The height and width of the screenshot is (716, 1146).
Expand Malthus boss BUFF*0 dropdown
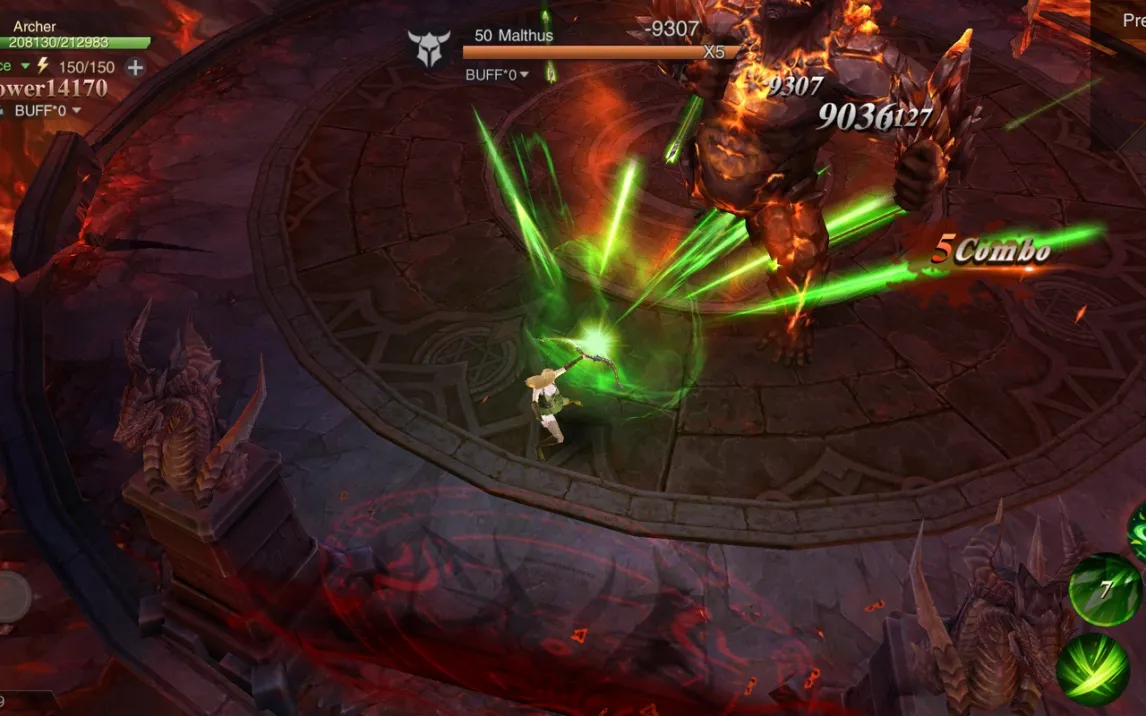524,75
